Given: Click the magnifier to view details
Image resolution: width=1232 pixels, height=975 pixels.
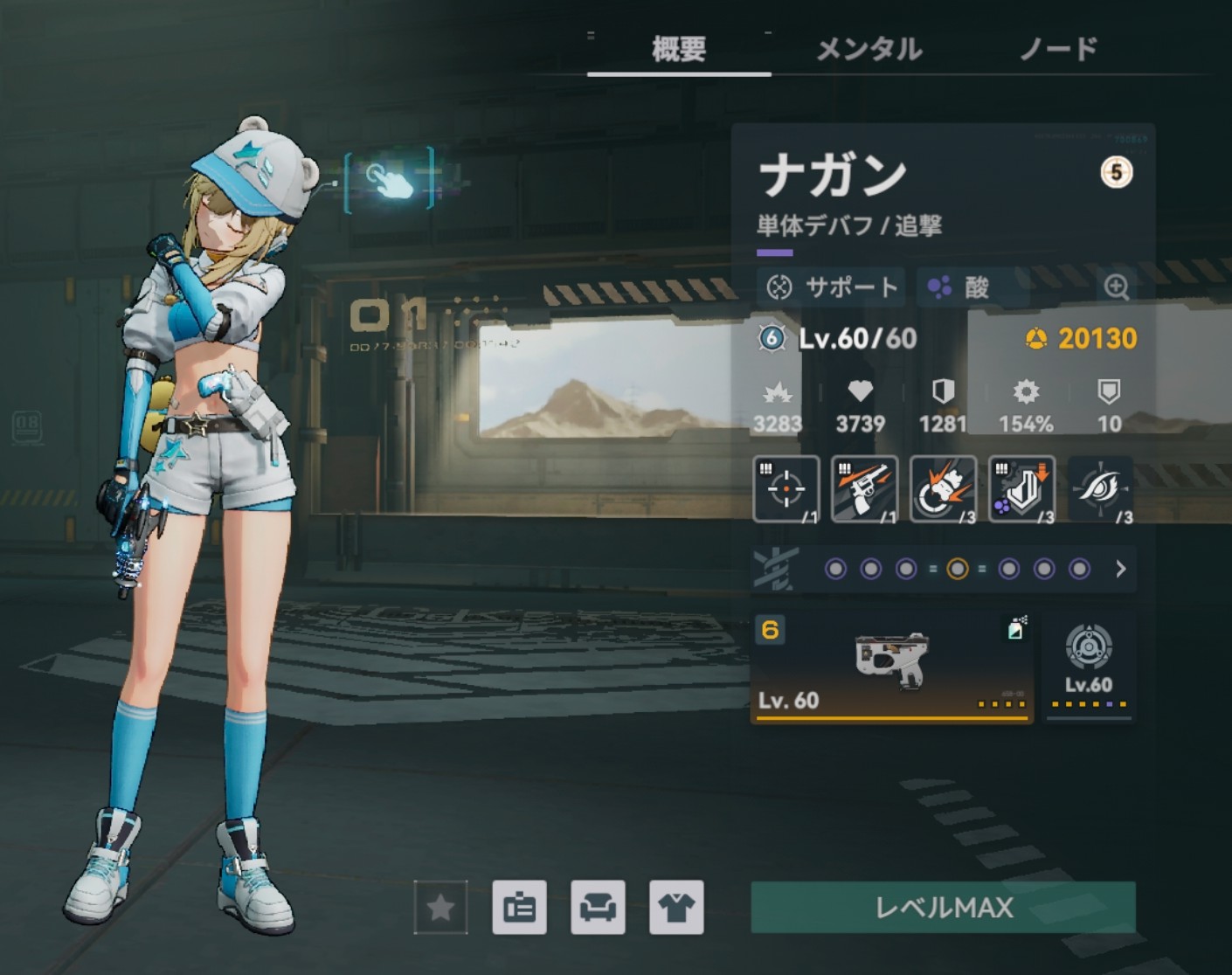Looking at the screenshot, I should (x=1116, y=287).
